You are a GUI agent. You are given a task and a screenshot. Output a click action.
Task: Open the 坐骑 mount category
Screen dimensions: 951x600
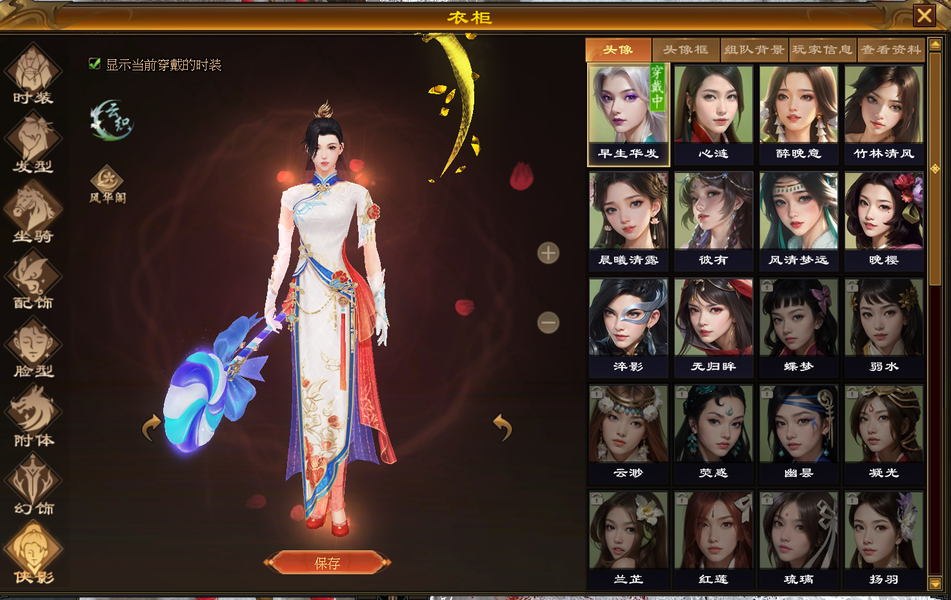(33, 209)
